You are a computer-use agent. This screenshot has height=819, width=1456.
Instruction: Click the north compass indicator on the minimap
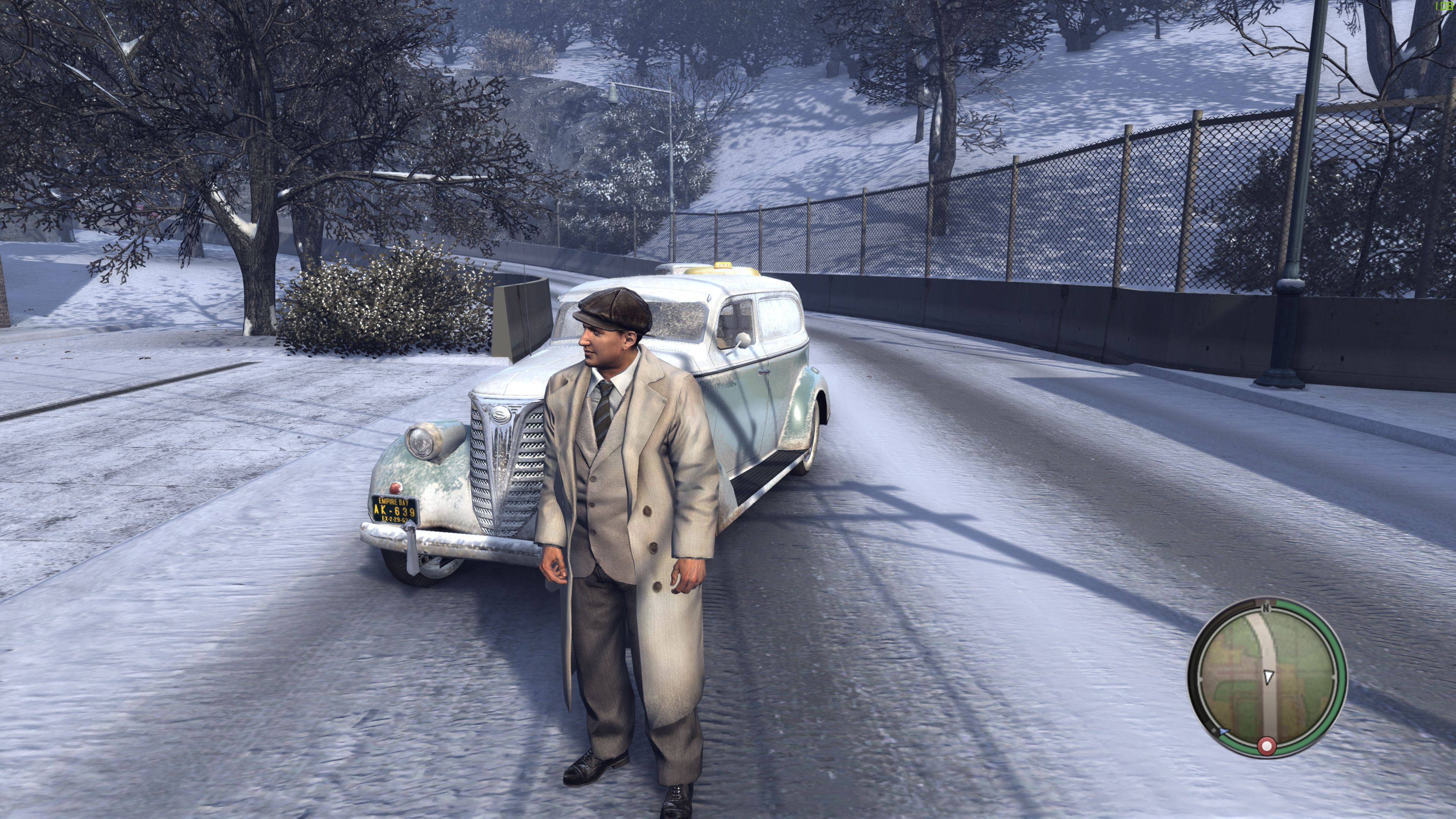tap(1266, 609)
